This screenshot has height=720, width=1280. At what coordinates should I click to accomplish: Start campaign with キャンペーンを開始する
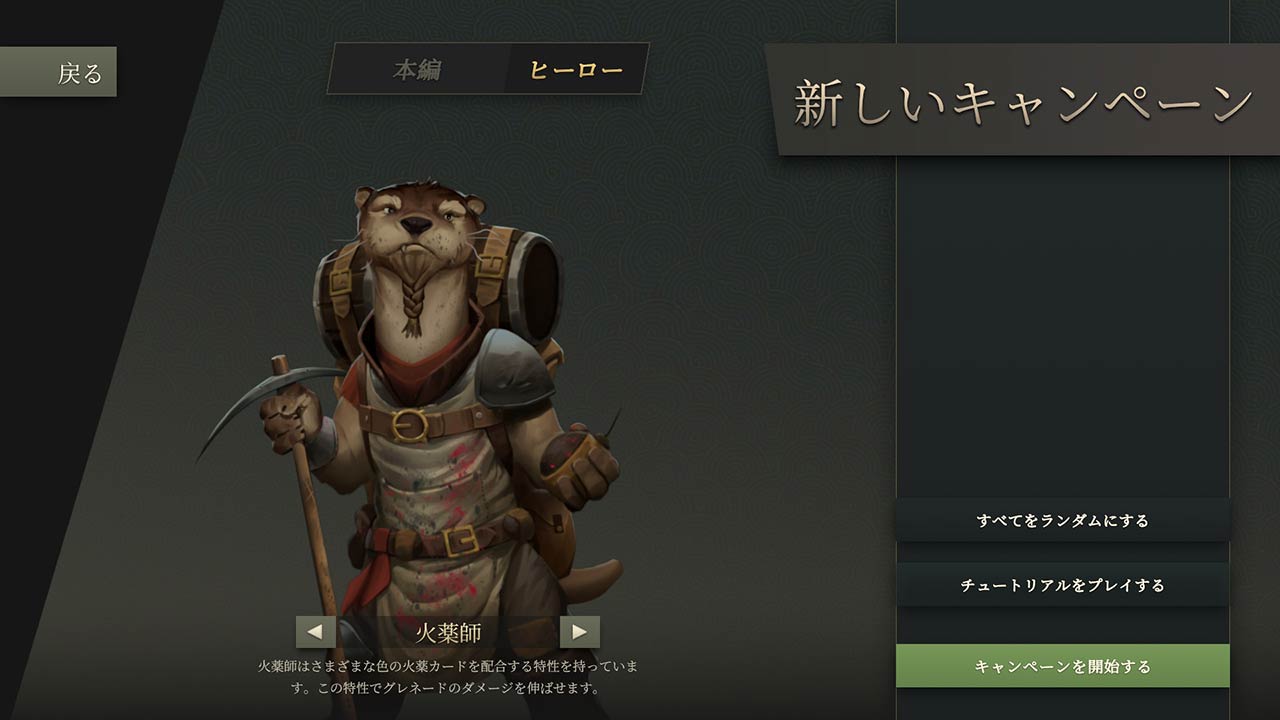[x=1062, y=666]
